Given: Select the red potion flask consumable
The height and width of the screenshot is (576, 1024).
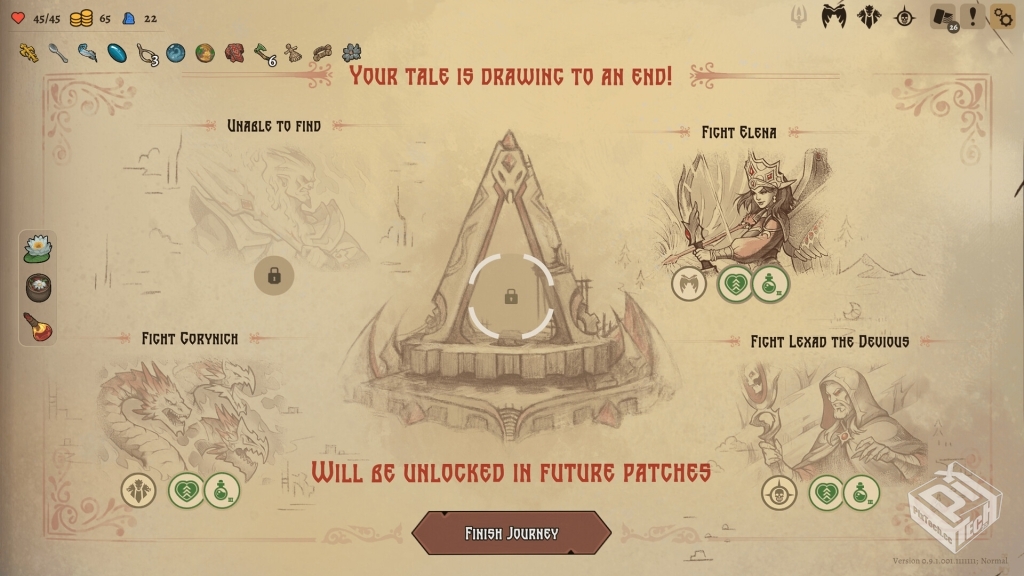Looking at the screenshot, I should 38,327.
